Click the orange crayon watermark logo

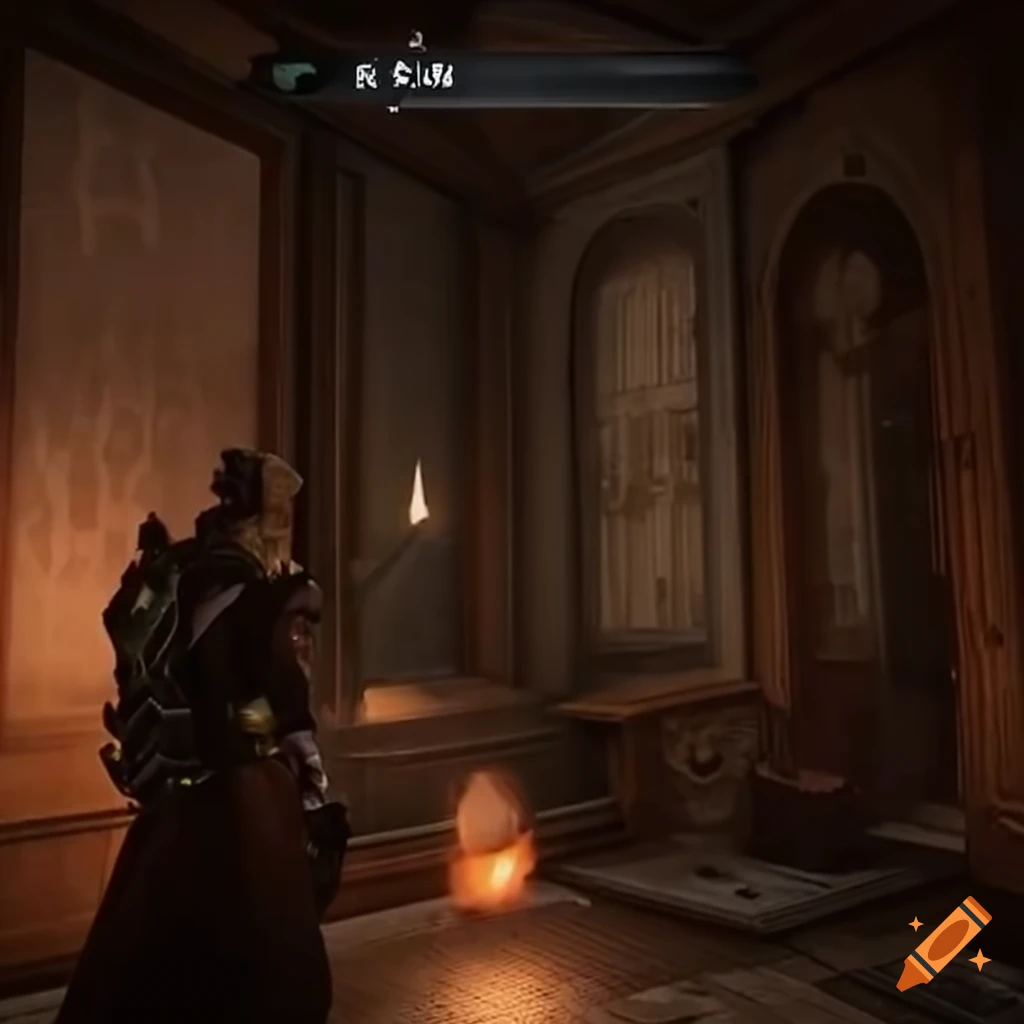(943, 943)
